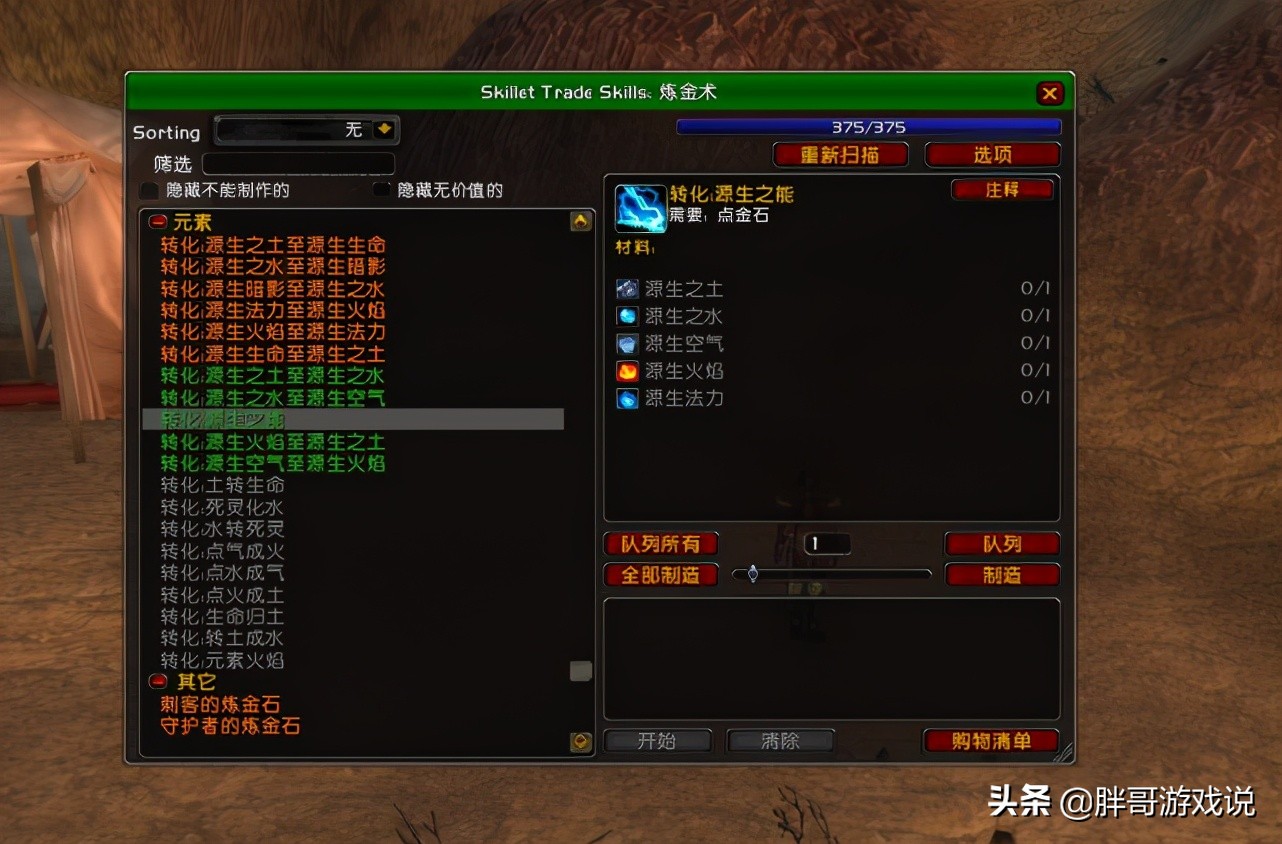The image size is (1282, 844).
Task: Click the 源生之土 reagent icon
Action: [628, 288]
